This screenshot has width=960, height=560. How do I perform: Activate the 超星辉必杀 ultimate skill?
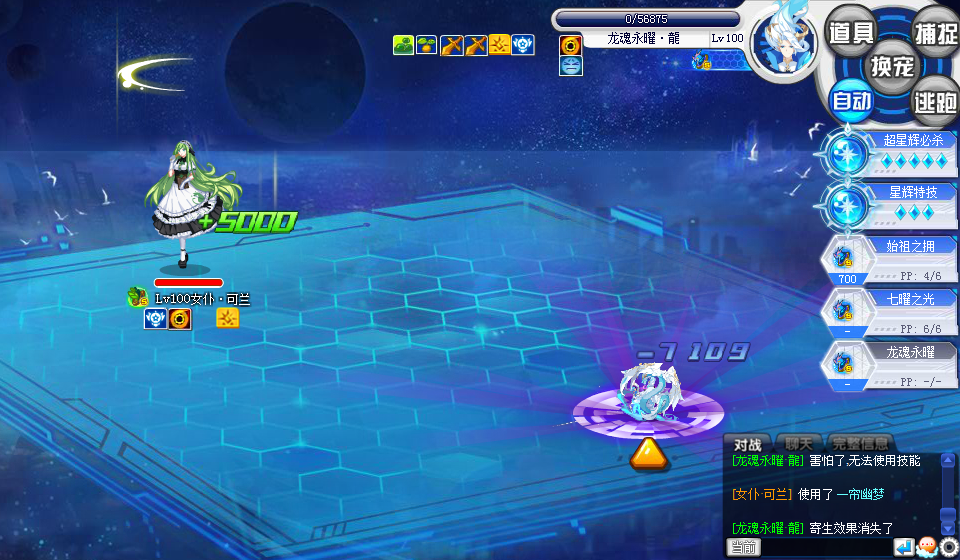tap(888, 154)
